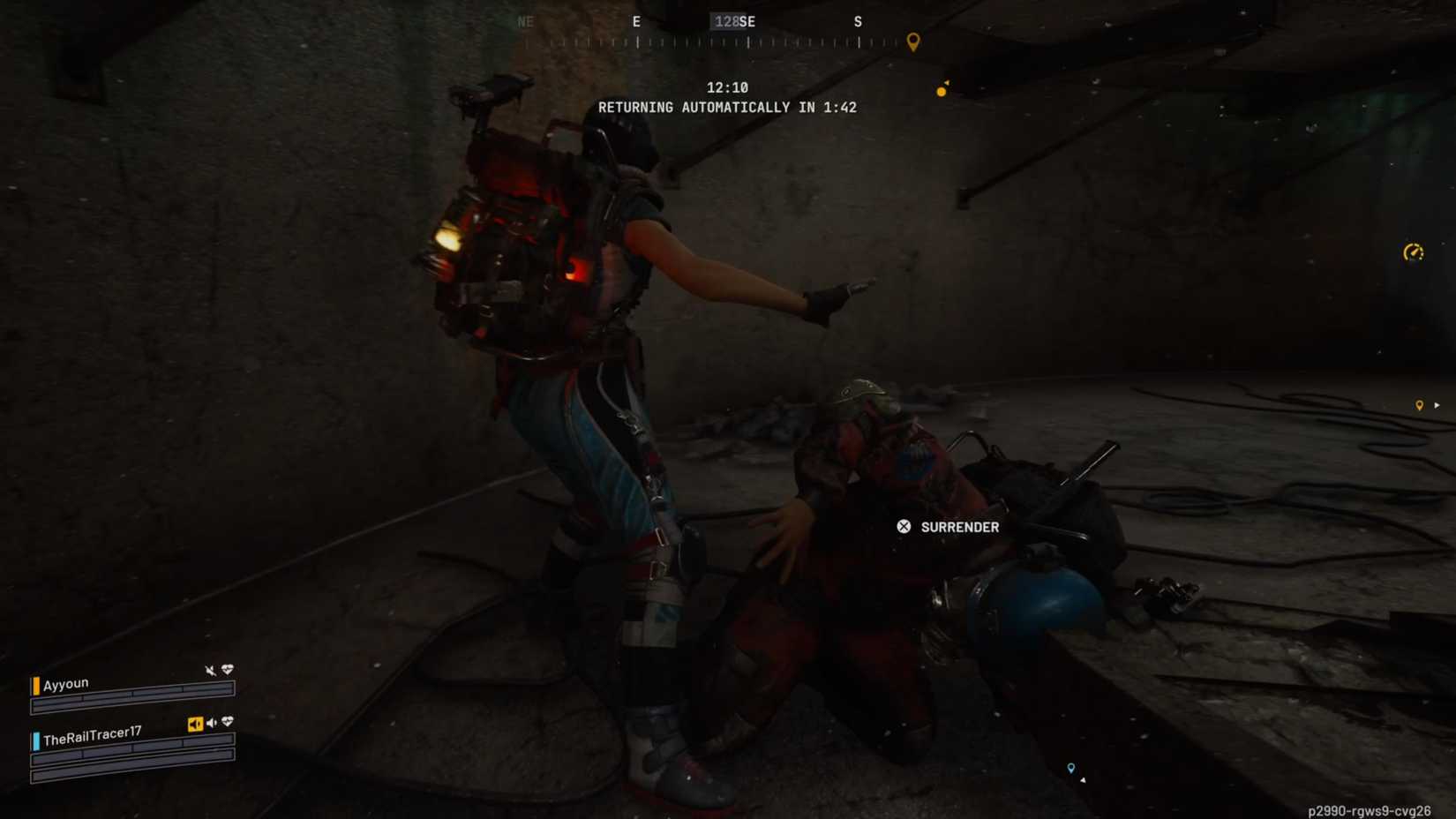
Task: Click the 12:10 mission timer
Action: [x=727, y=87]
